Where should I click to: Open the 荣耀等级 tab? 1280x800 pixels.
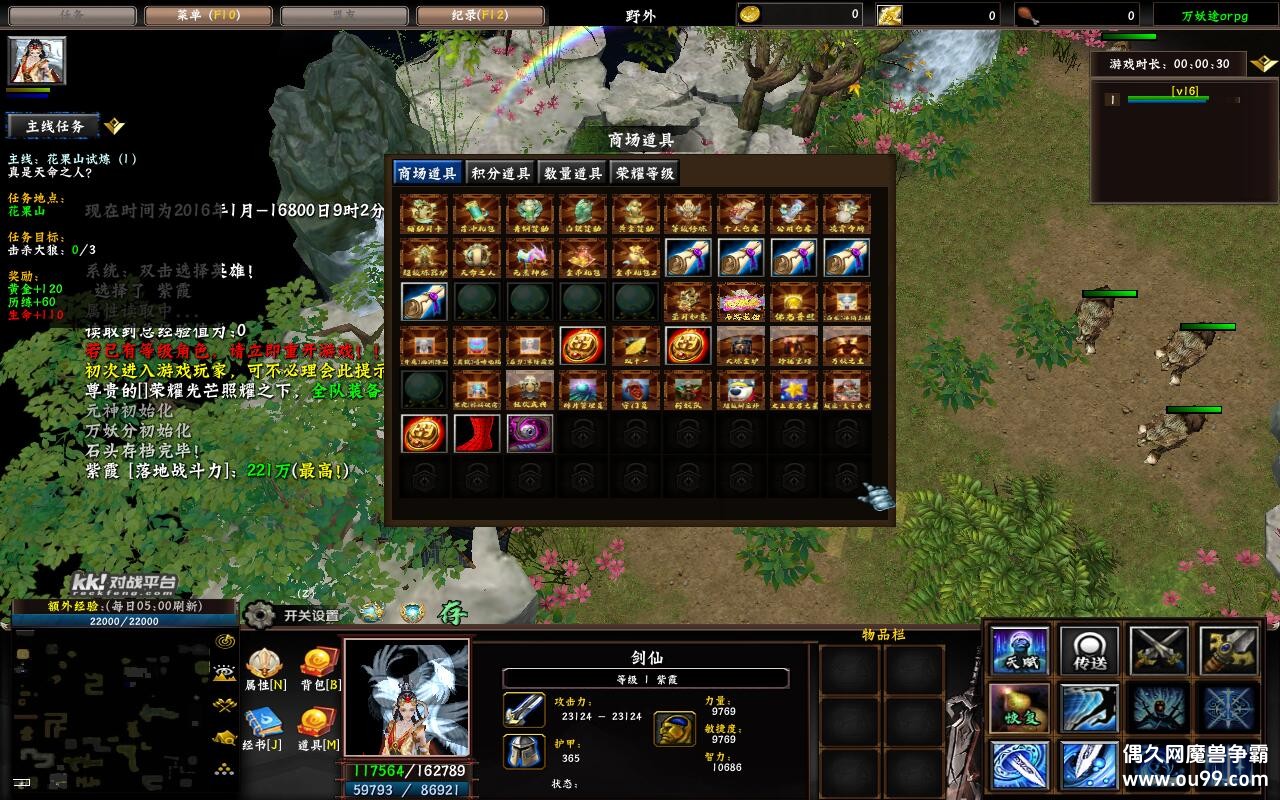tap(646, 171)
